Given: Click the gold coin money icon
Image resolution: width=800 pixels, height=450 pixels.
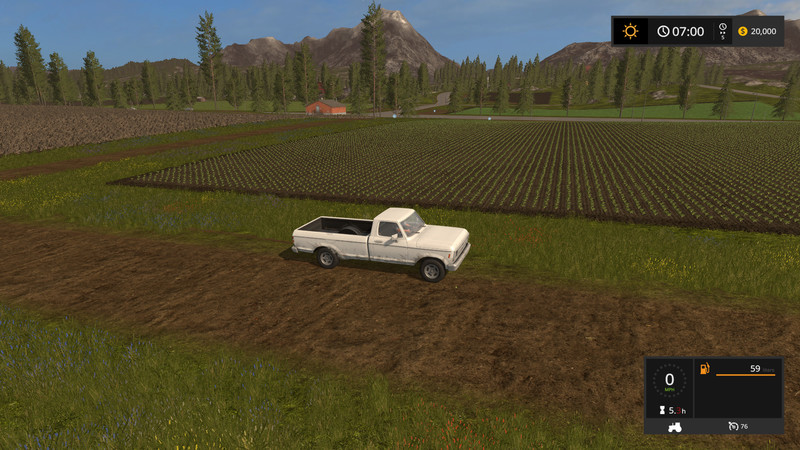Looking at the screenshot, I should pyautogui.click(x=742, y=31).
